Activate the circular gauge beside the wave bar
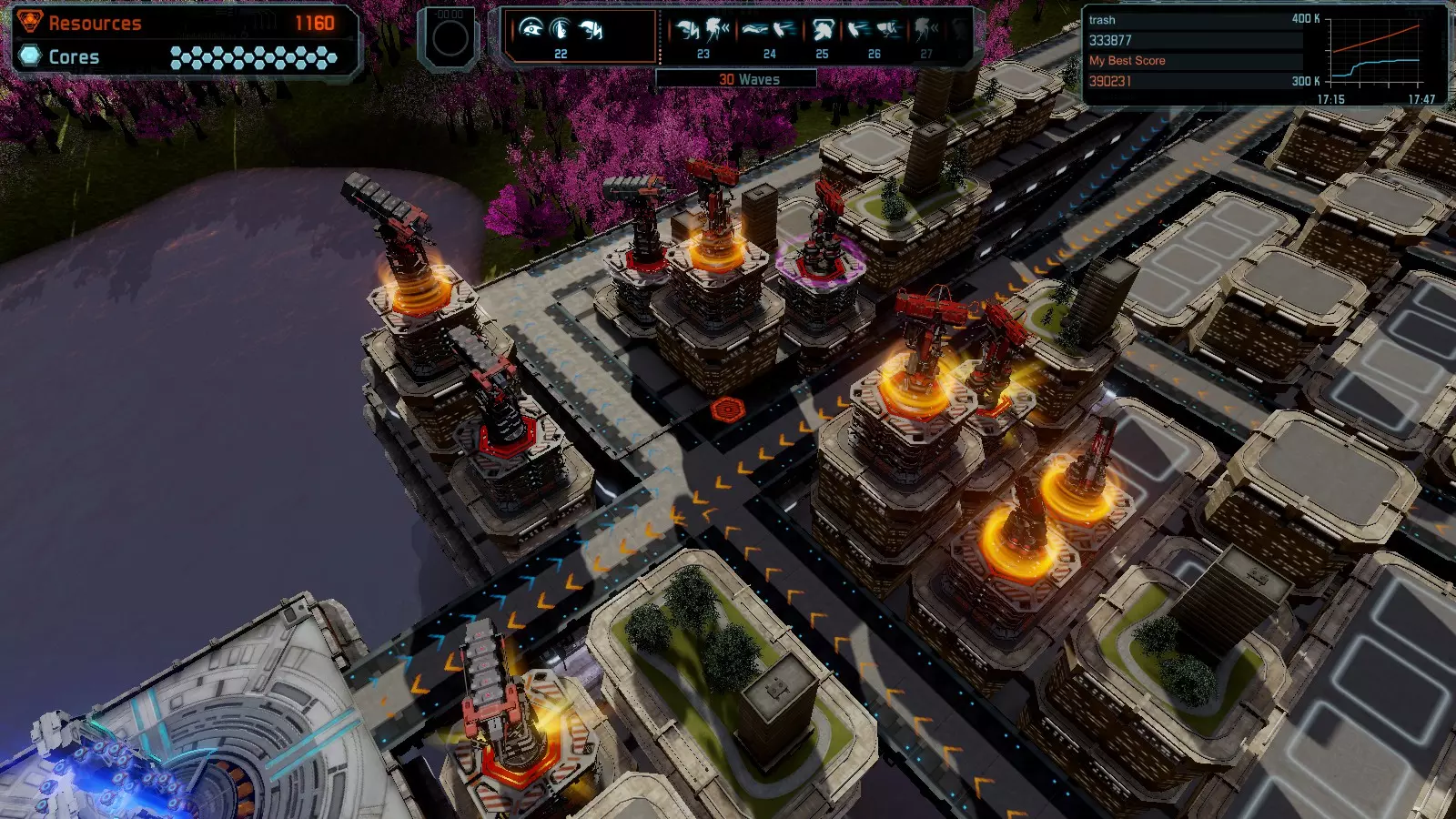This screenshot has width=1456, height=819. tap(450, 38)
